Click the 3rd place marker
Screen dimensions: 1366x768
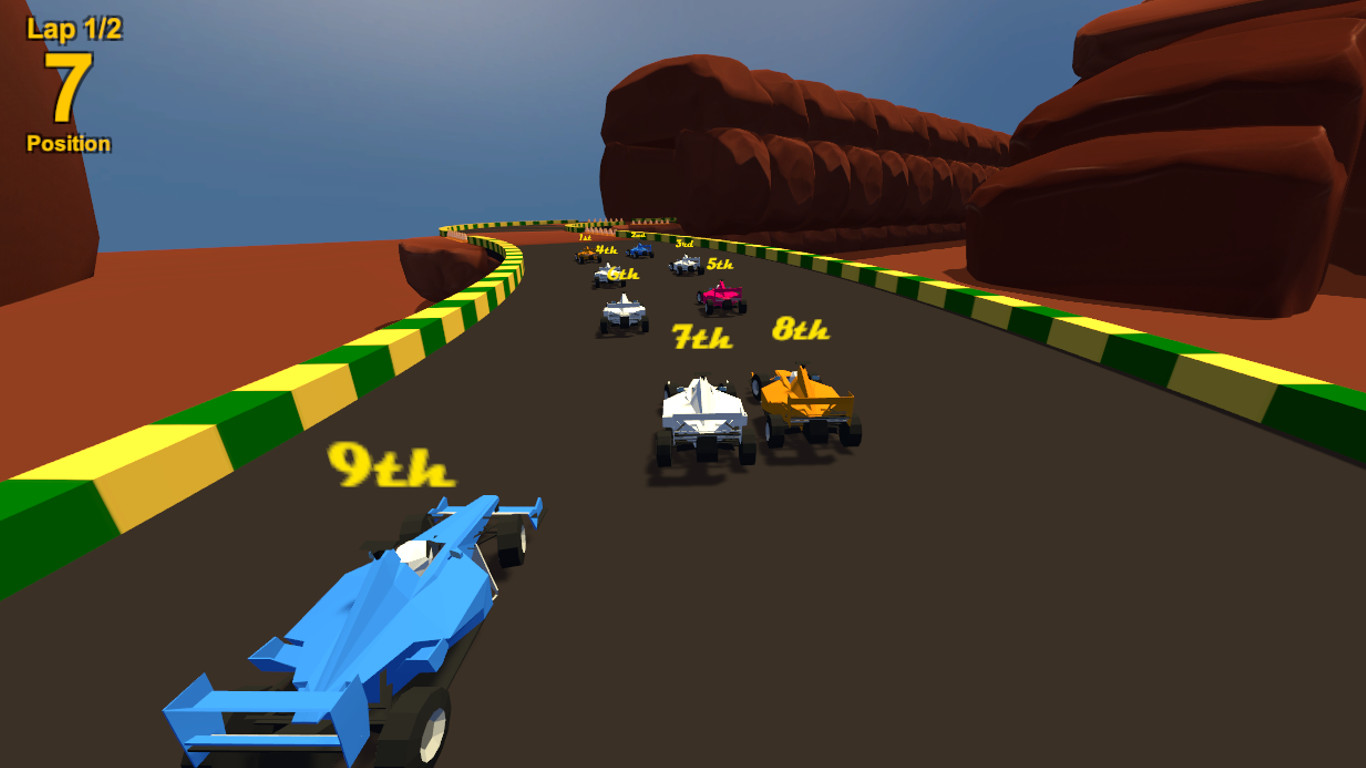pos(687,243)
